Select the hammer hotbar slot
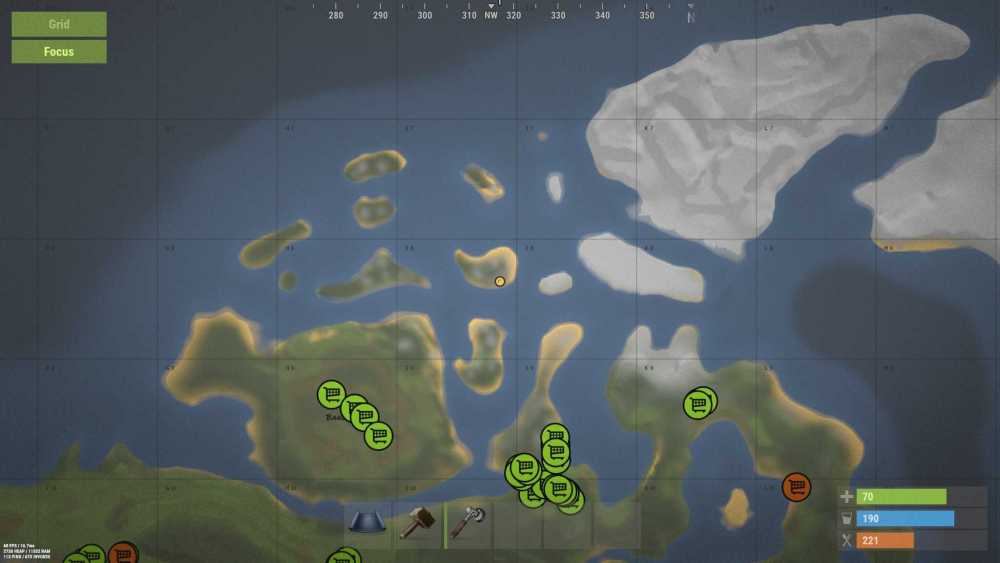The height and width of the screenshot is (563, 1000). pyautogui.click(x=418, y=523)
